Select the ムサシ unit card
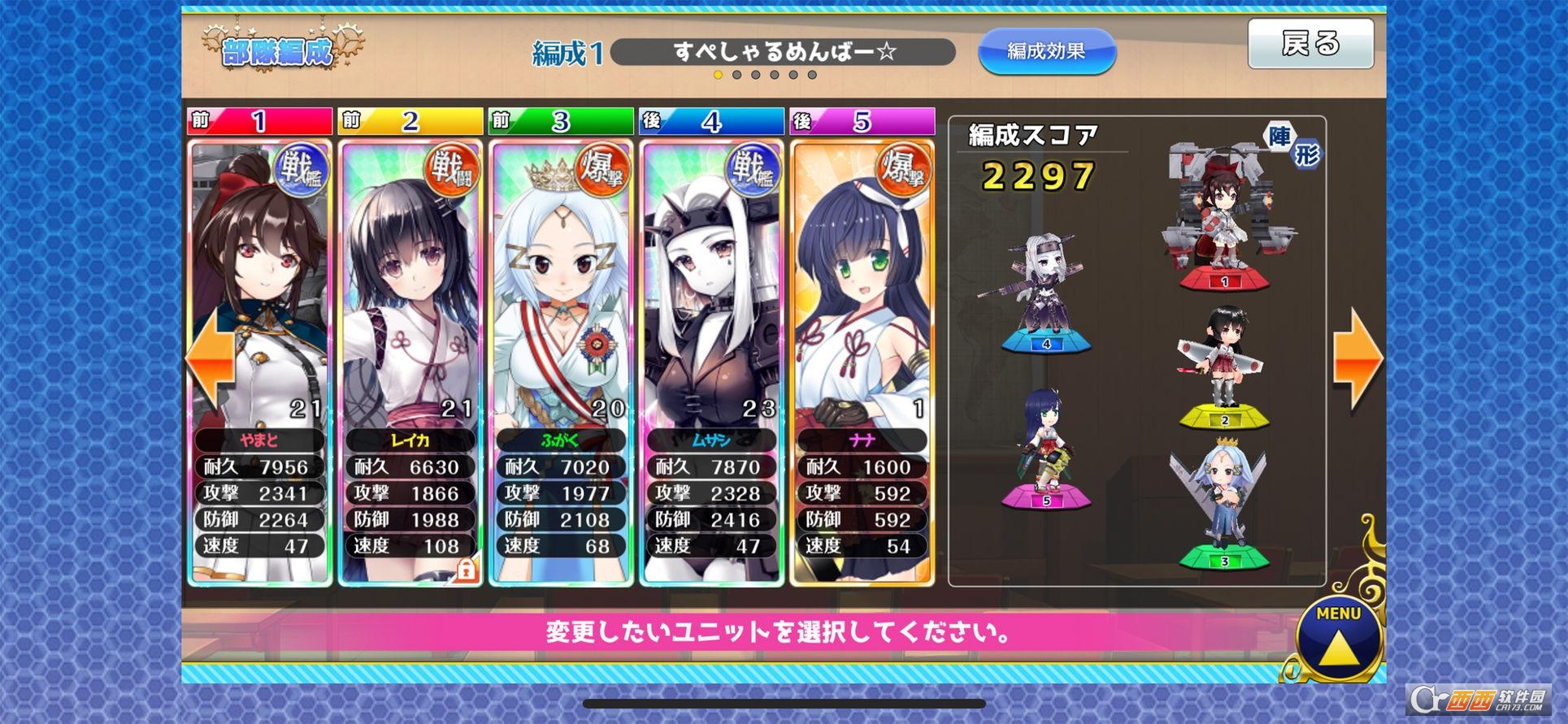This screenshot has width=1568, height=724. (x=711, y=325)
